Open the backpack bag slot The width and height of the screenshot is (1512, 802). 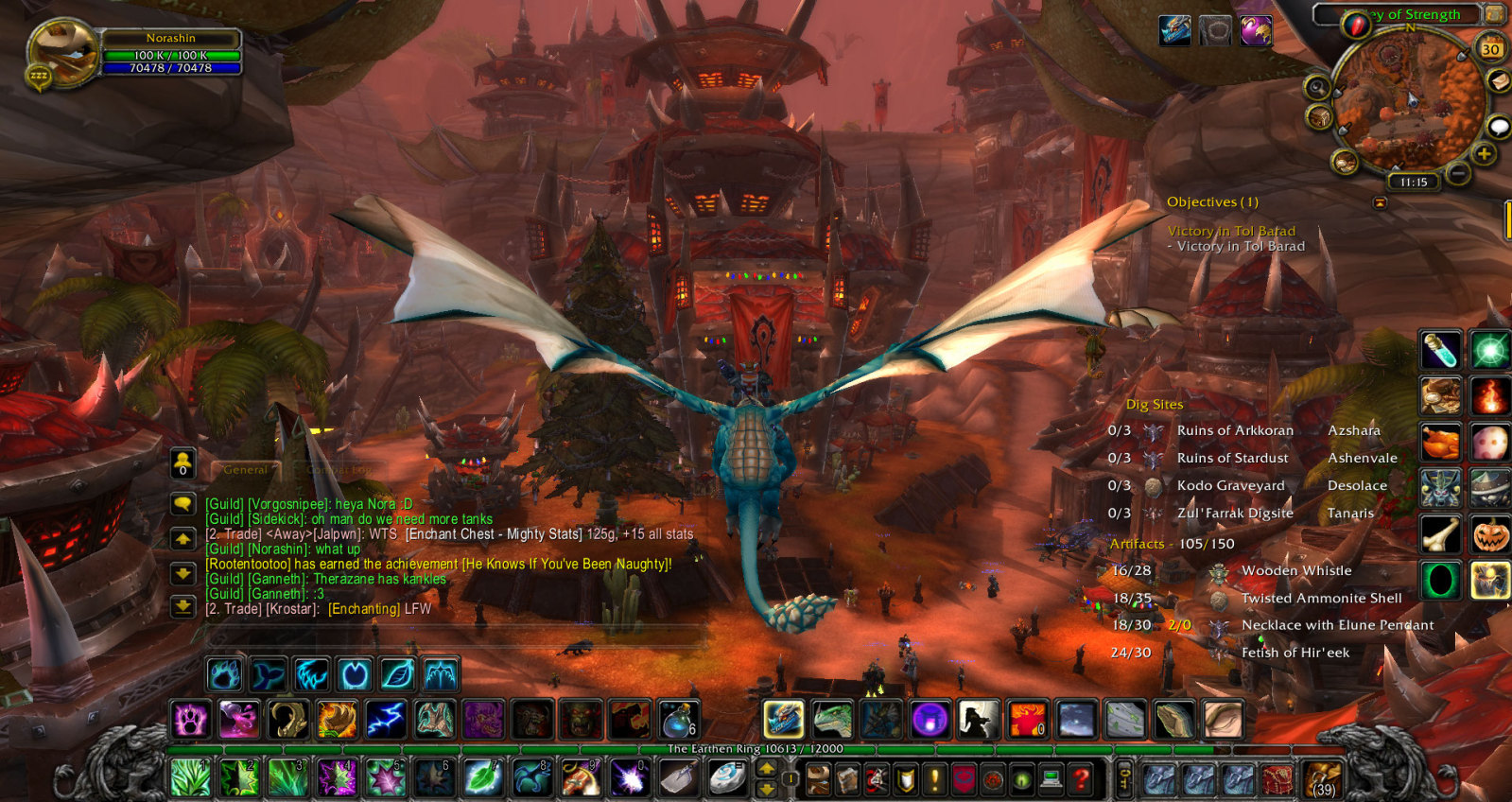(x=1323, y=779)
